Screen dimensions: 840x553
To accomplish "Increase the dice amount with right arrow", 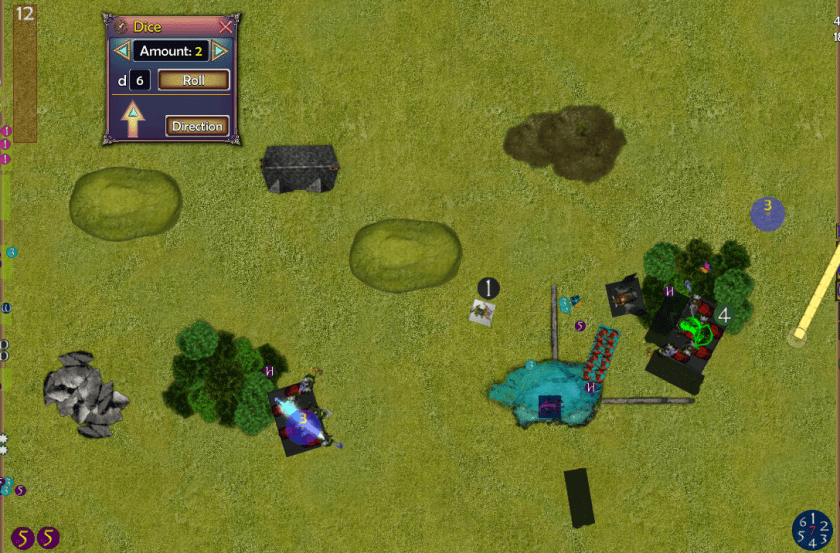I will pyautogui.click(x=220, y=51).
